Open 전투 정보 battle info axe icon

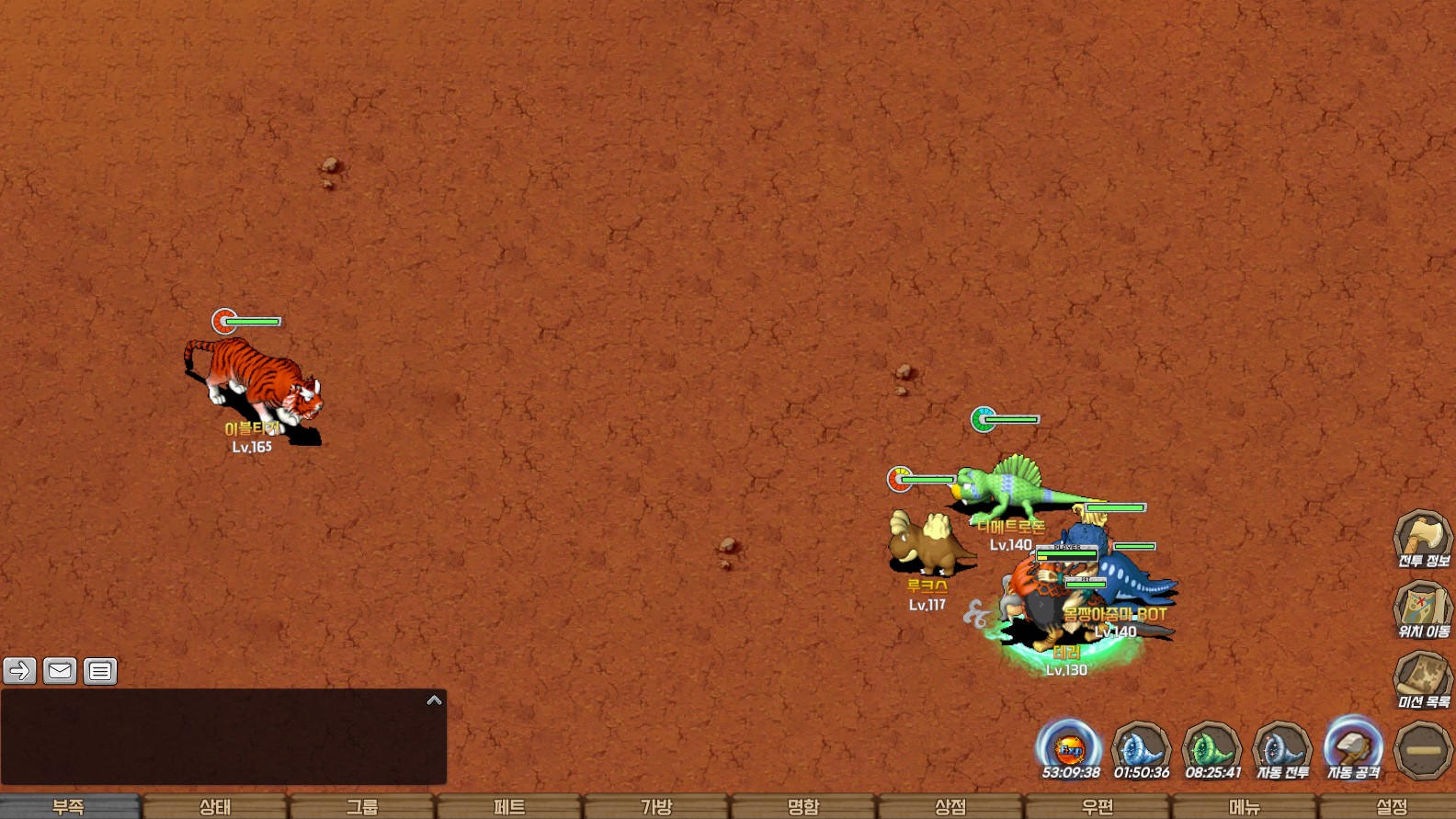coord(1423,539)
